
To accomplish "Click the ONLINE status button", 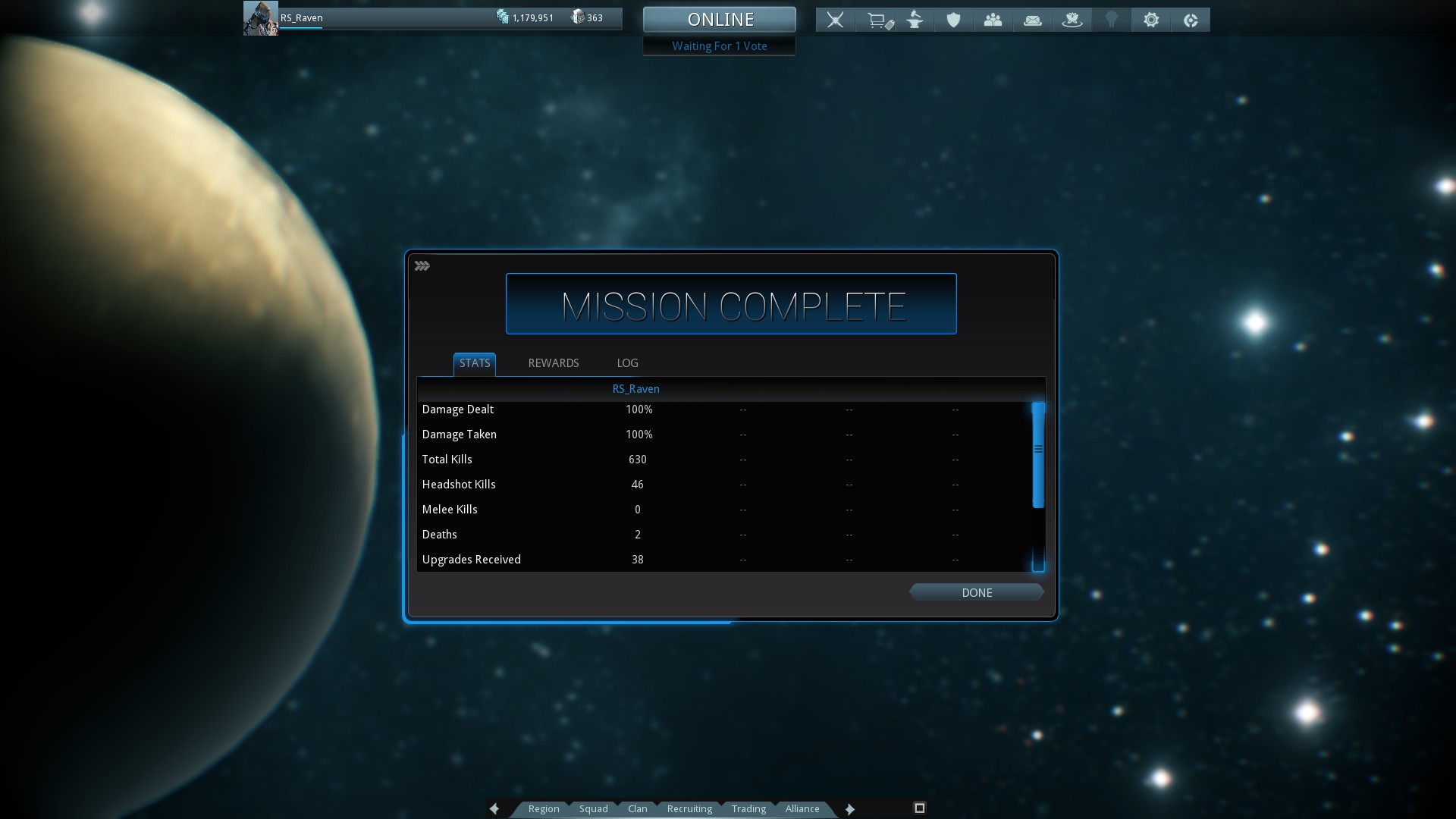I will pos(720,20).
